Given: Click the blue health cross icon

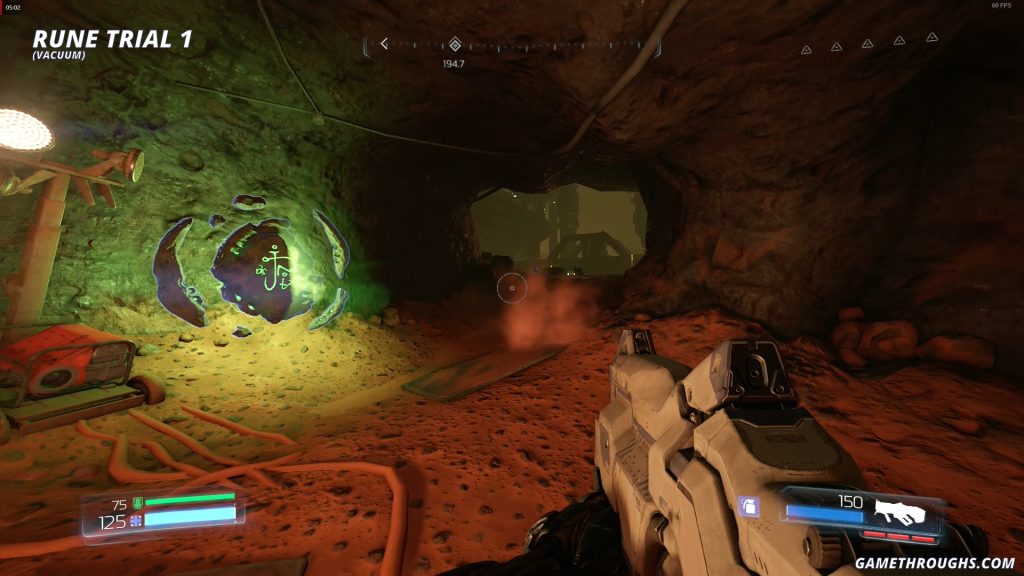Looking at the screenshot, I should tap(138, 520).
